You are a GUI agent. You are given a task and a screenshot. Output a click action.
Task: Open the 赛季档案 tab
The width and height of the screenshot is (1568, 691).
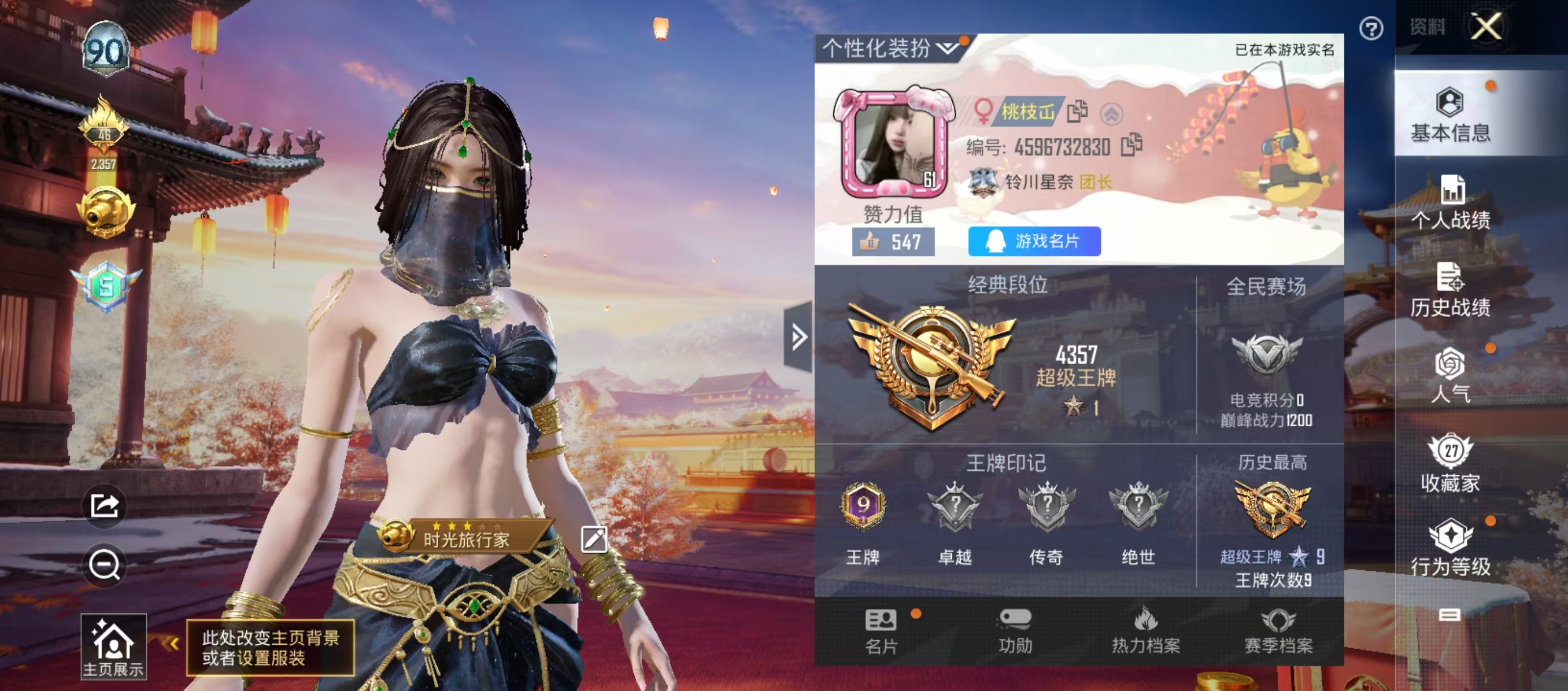(1278, 631)
